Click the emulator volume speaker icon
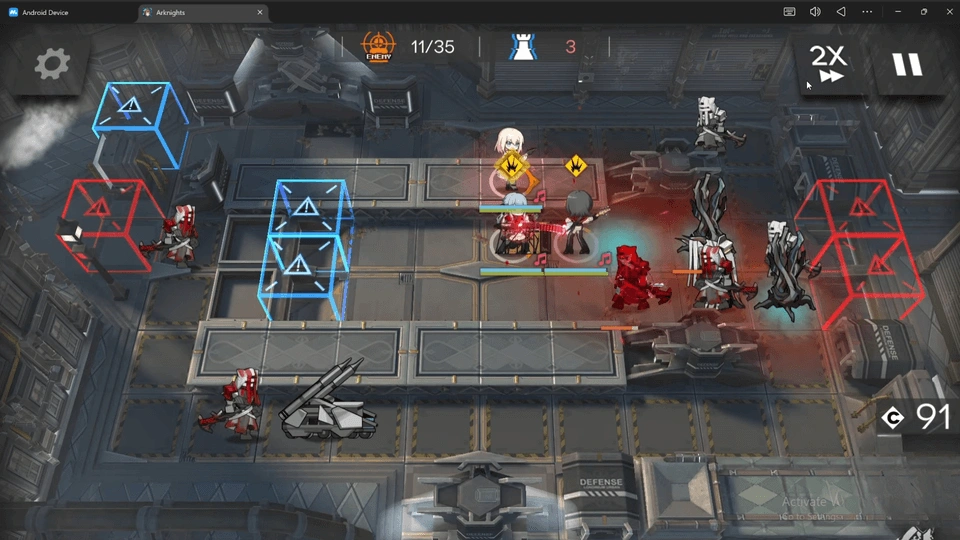The height and width of the screenshot is (540, 960). pyautogui.click(x=815, y=12)
